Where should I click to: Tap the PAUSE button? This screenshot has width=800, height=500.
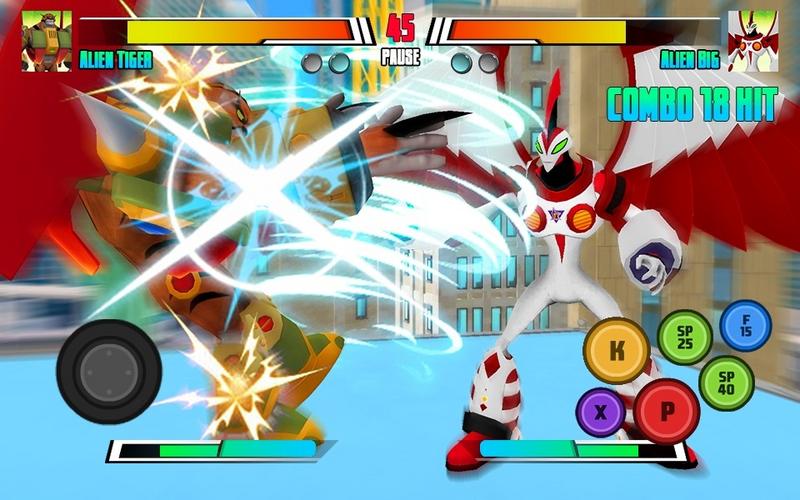(400, 58)
